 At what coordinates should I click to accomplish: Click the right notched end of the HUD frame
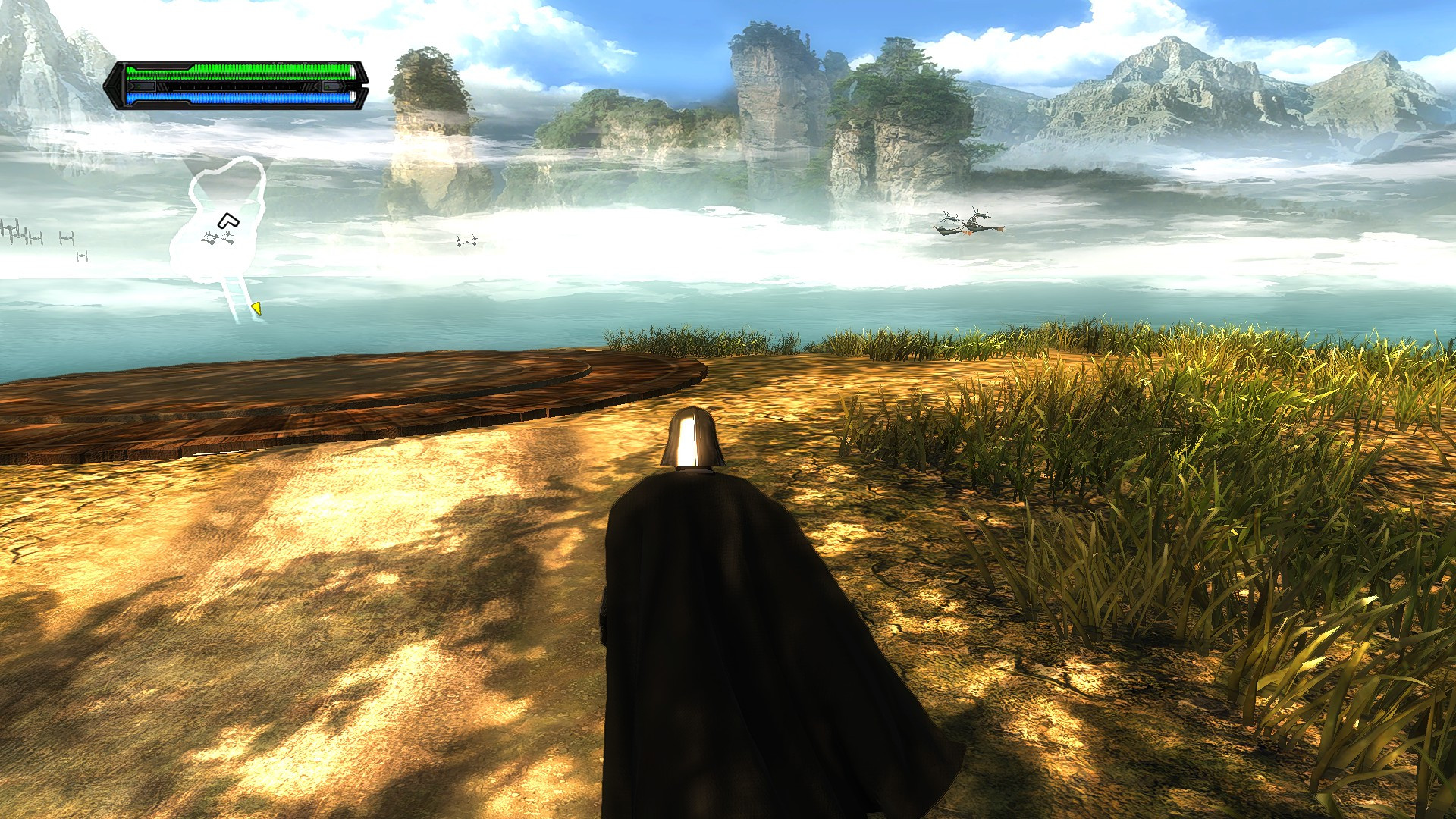click(362, 85)
